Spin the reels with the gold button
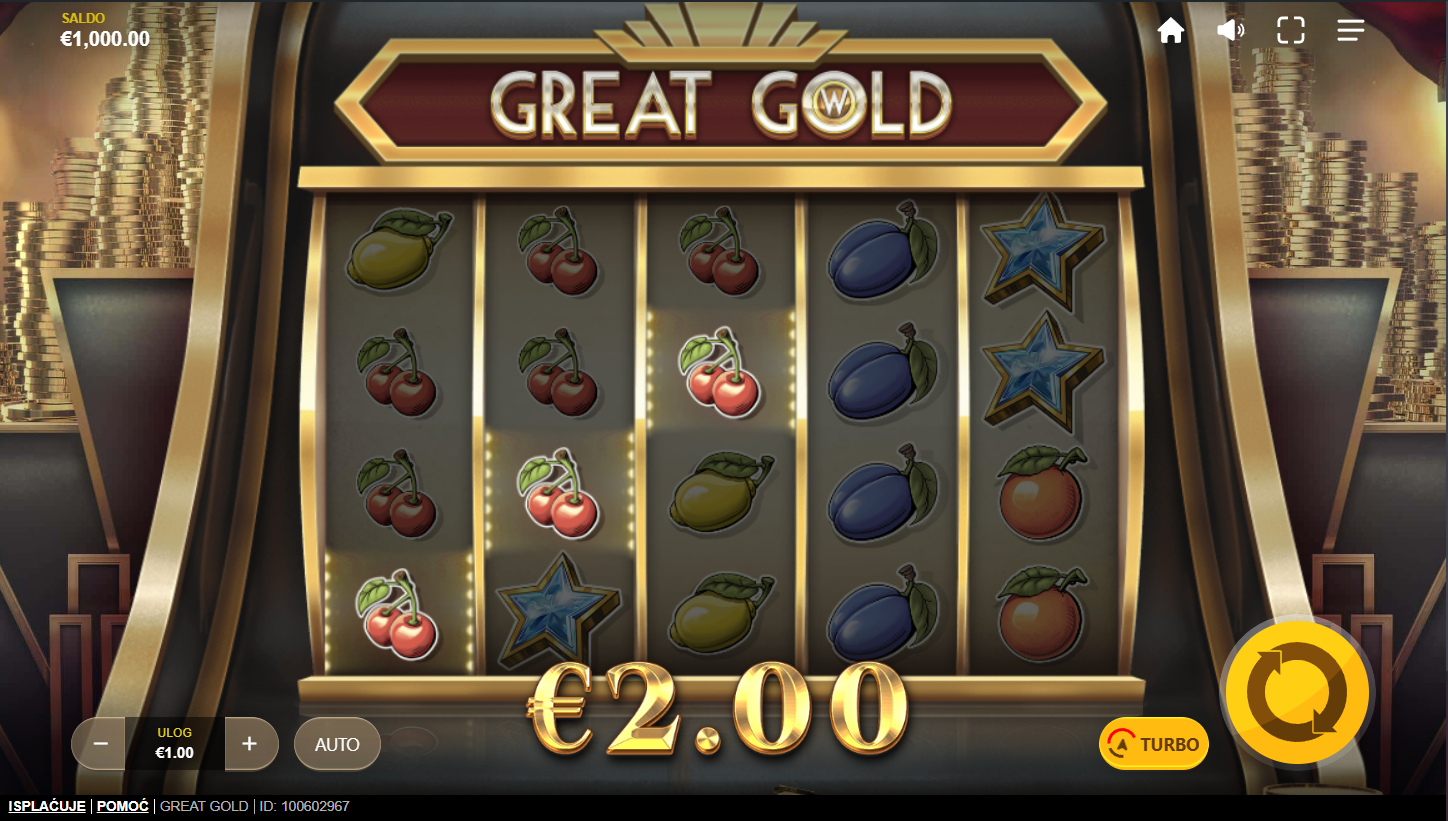Viewport: 1448px width, 821px height. point(1299,692)
